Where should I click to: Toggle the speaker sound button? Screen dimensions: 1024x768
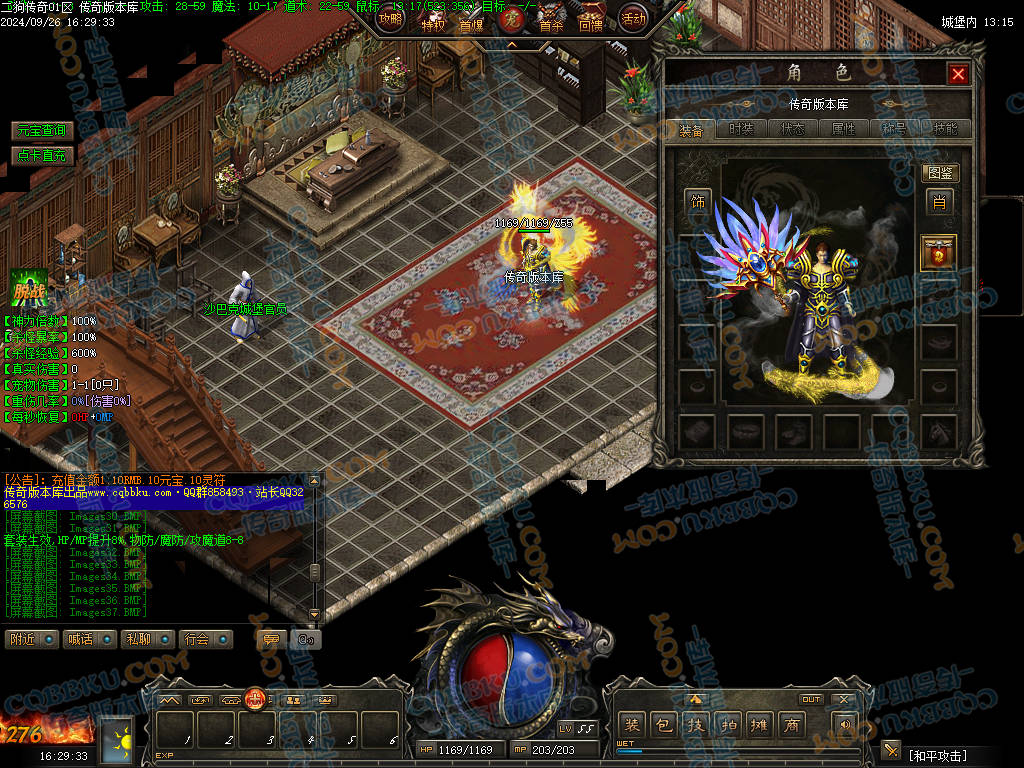click(x=845, y=725)
